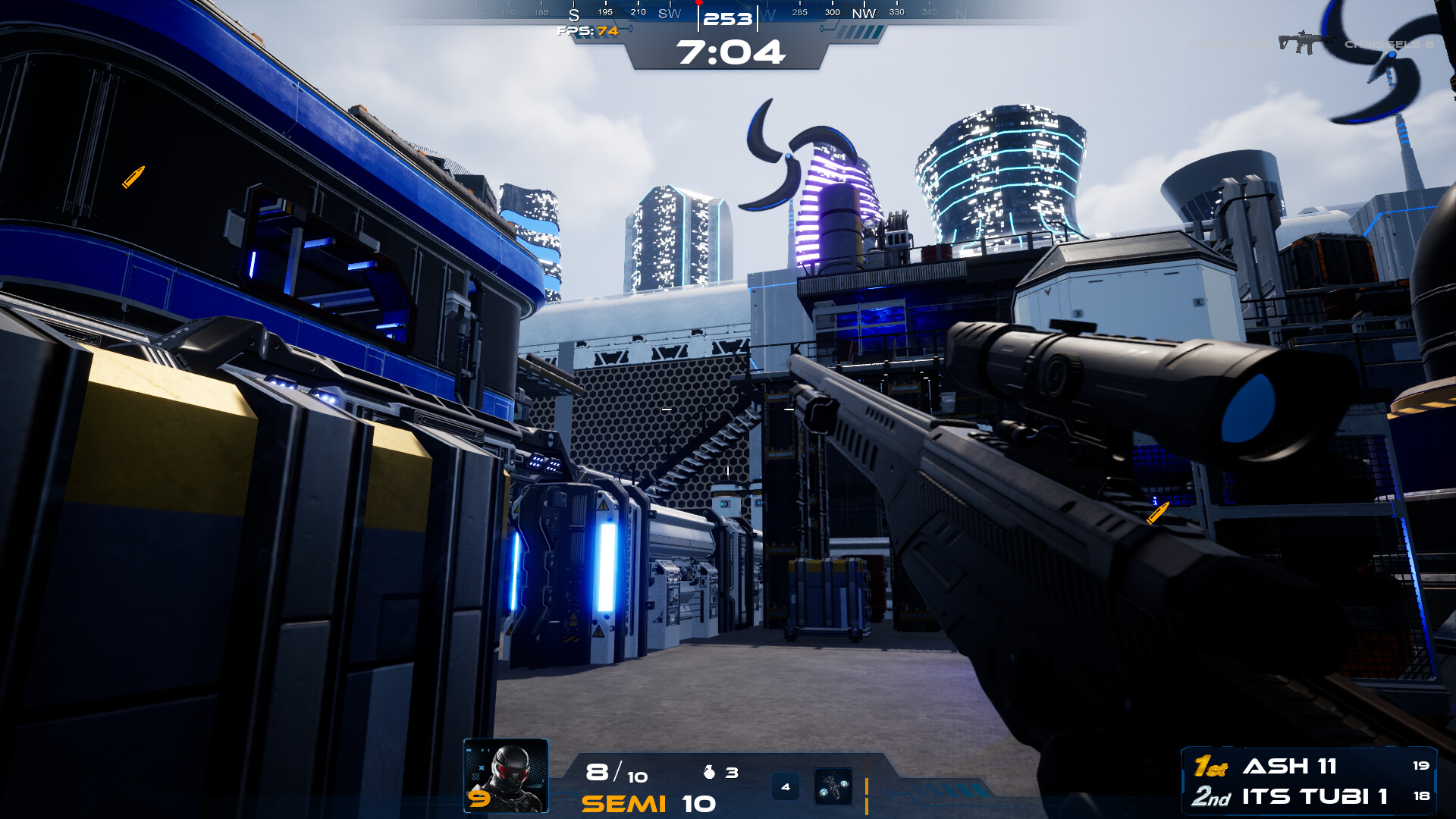Click the 1st place trophy icon
This screenshot has height=819, width=1456.
click(1212, 767)
